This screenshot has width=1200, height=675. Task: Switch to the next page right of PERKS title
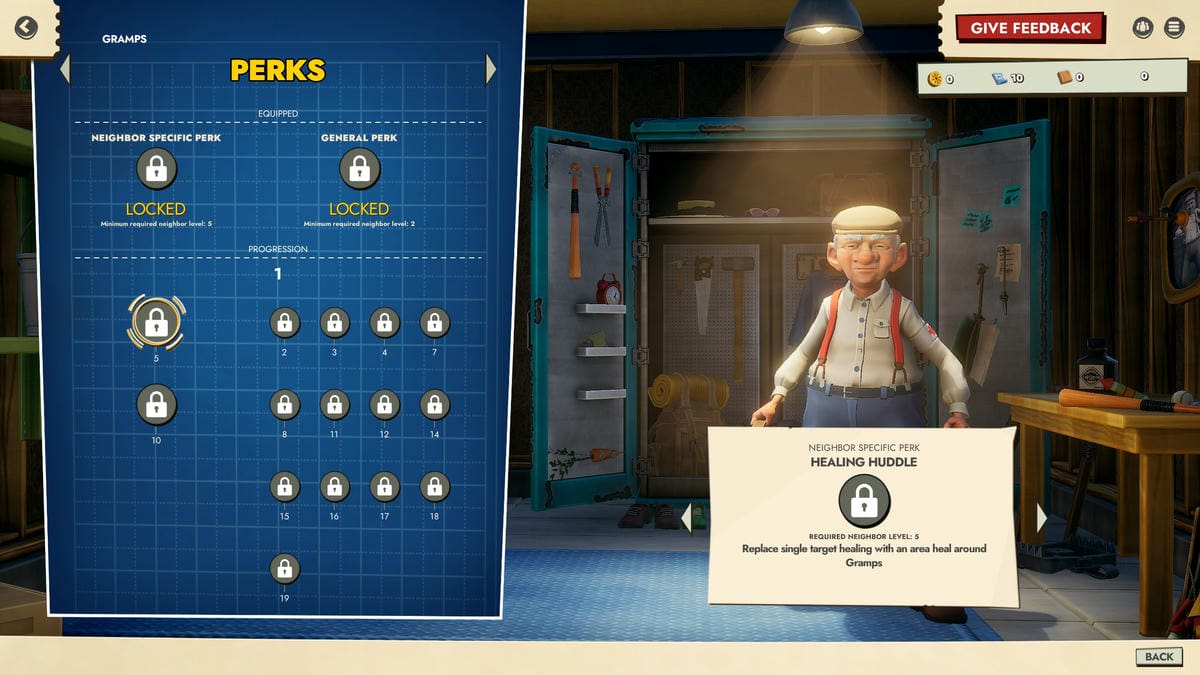(491, 69)
